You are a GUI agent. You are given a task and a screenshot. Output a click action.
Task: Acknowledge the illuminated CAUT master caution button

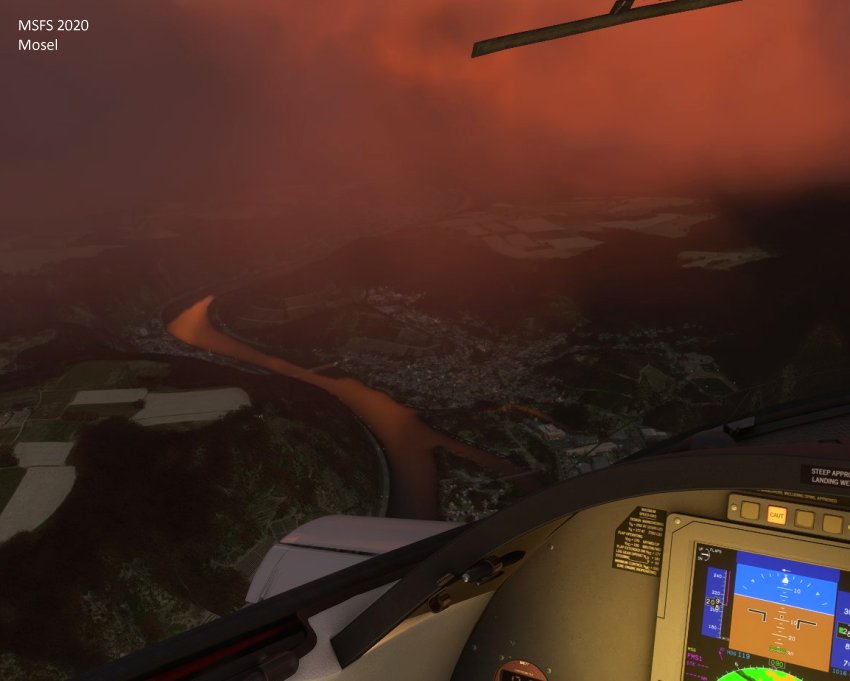pos(776,516)
